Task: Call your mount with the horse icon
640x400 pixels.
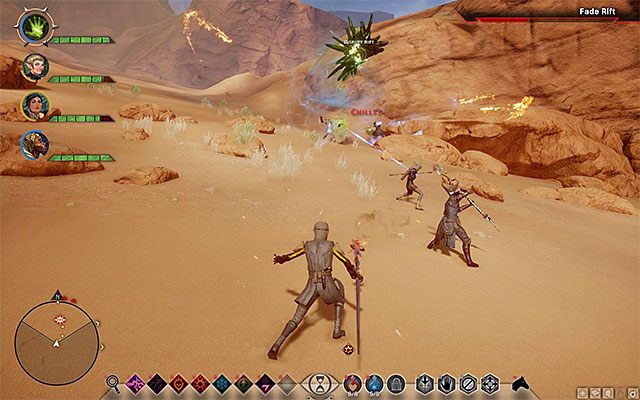Action: [520, 383]
